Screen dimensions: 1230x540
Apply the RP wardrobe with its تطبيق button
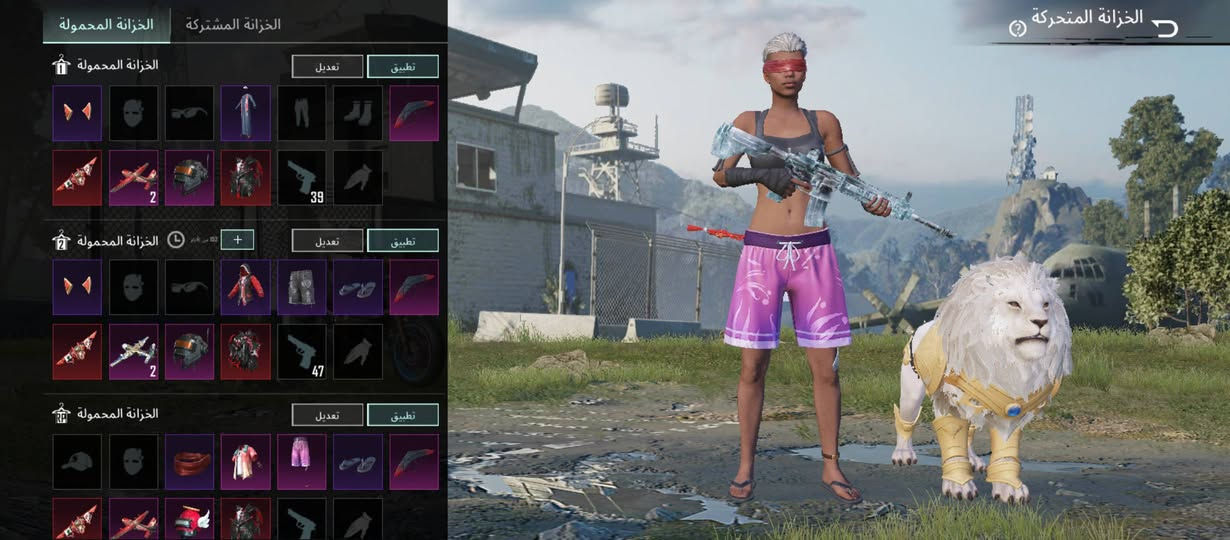402,414
